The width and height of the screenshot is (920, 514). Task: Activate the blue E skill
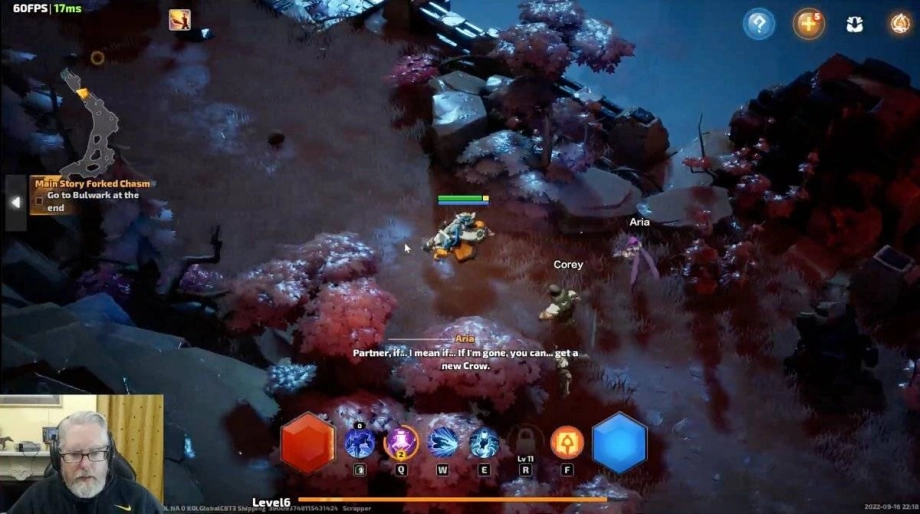tap(484, 442)
